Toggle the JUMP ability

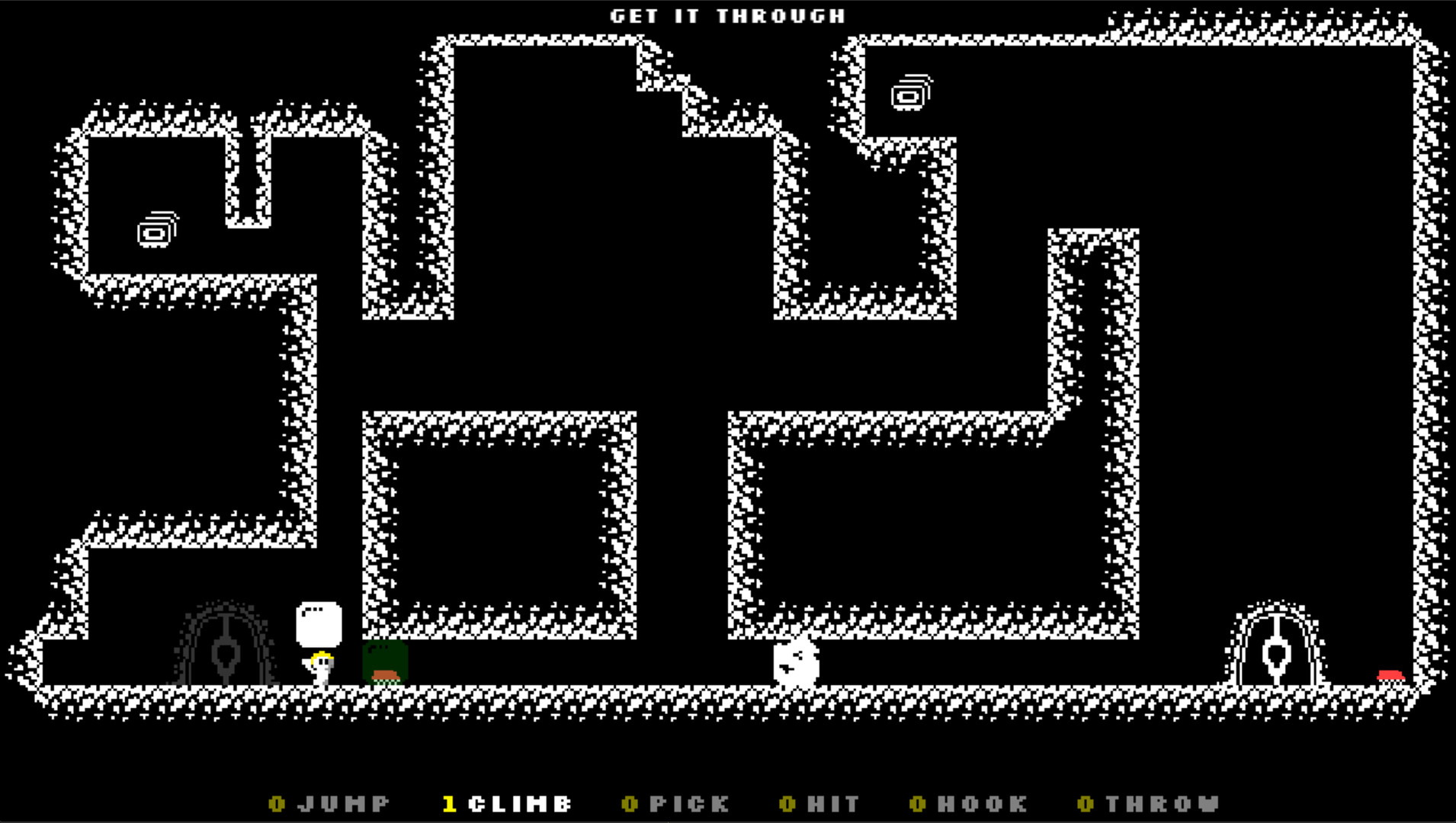(x=343, y=802)
